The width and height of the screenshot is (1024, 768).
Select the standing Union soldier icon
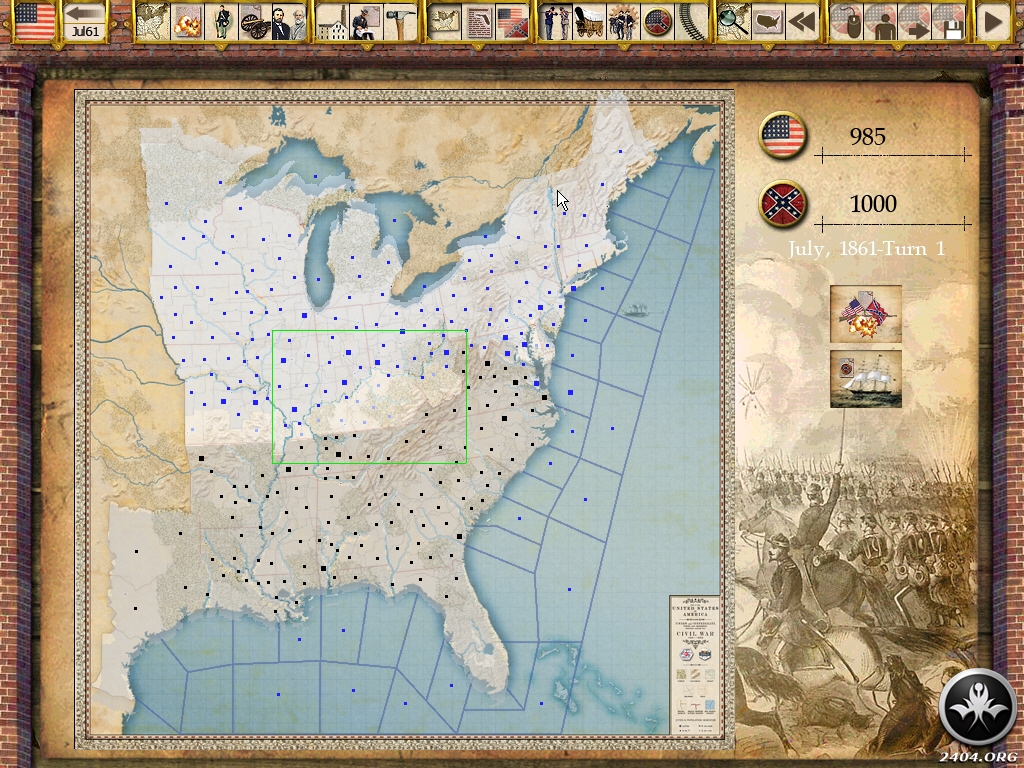221,21
